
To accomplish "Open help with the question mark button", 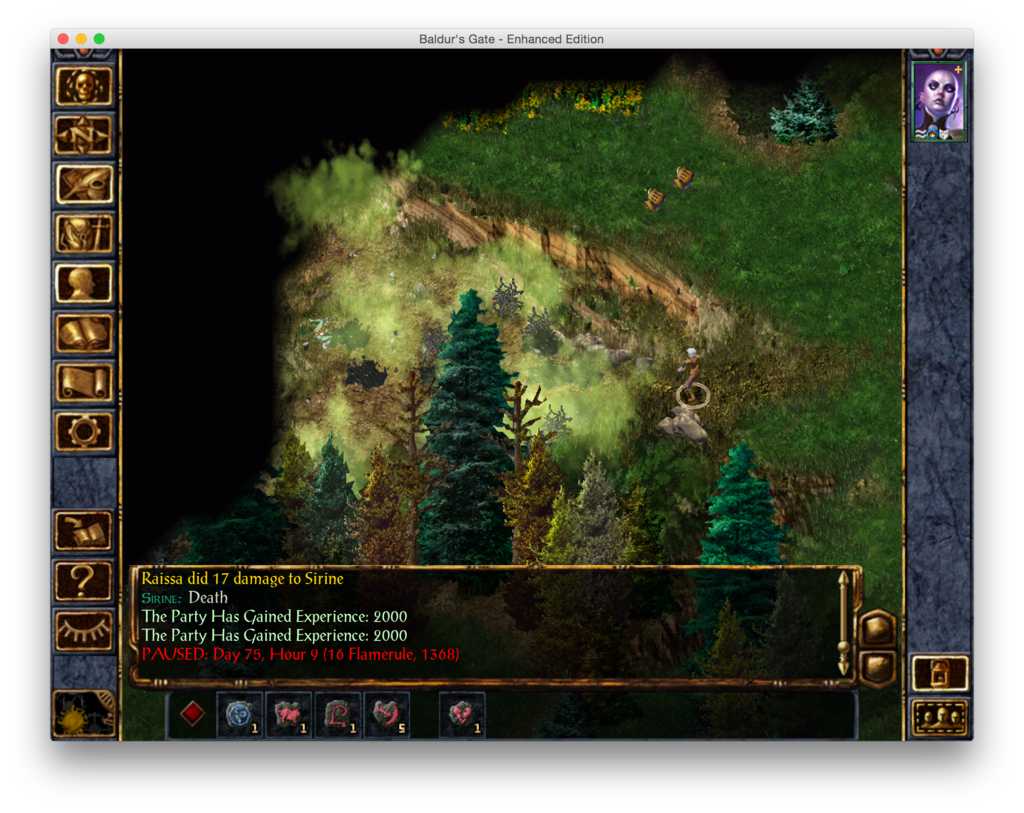I will [x=84, y=580].
